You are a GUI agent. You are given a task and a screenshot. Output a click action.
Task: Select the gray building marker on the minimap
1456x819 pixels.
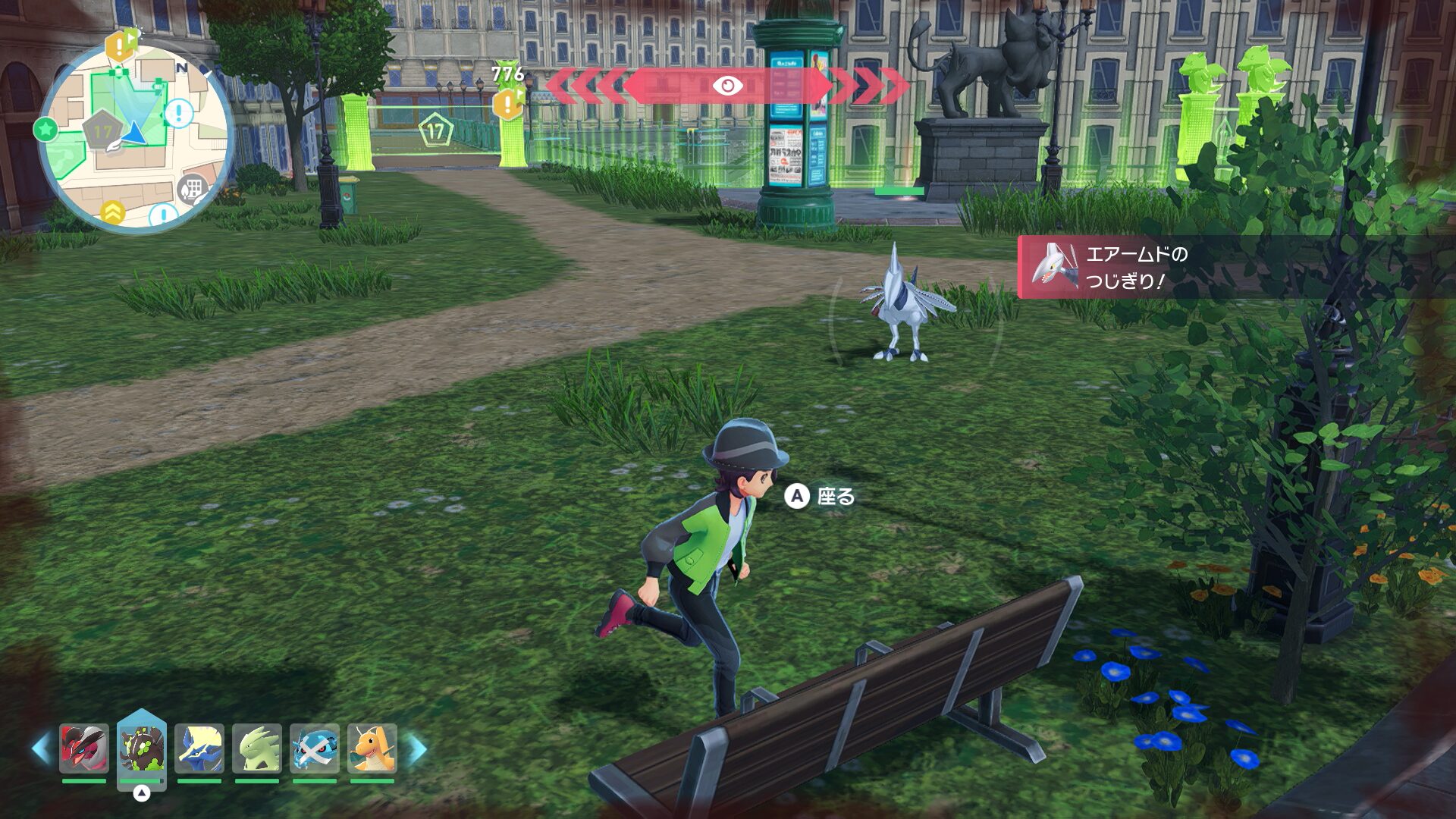tap(192, 189)
